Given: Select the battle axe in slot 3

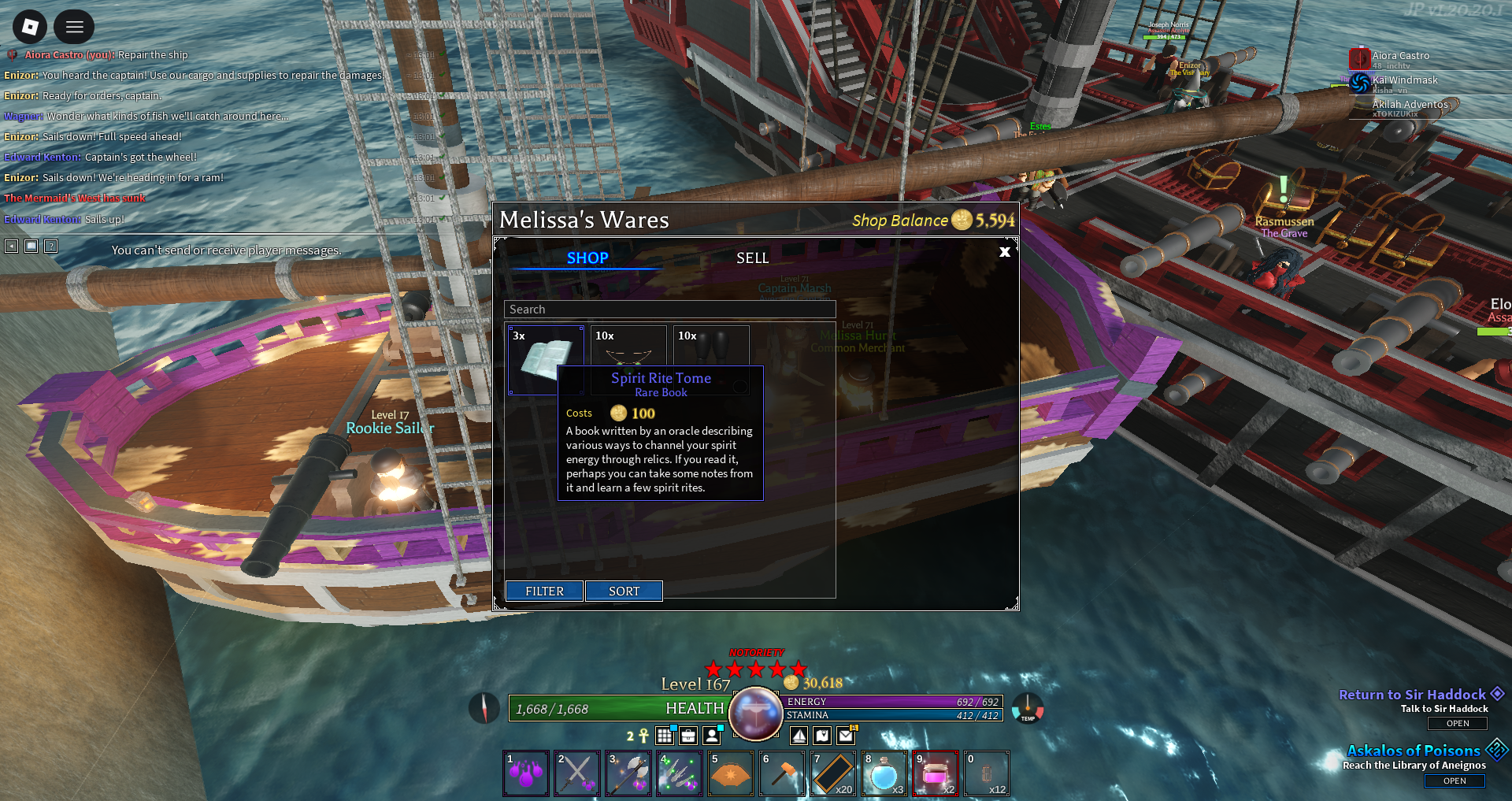Looking at the screenshot, I should click(x=628, y=773).
